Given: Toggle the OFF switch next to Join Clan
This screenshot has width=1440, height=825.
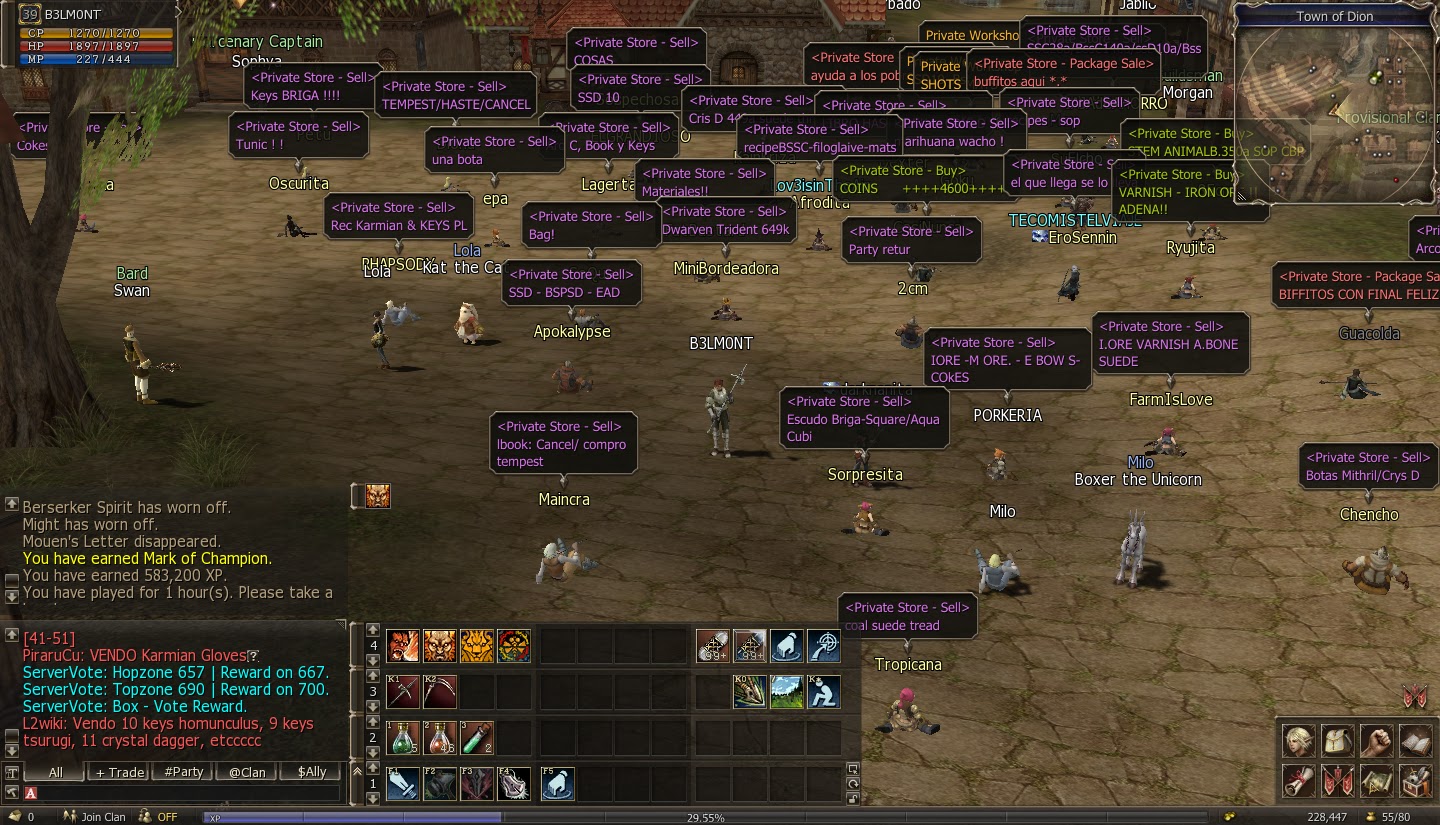Looking at the screenshot, I should (x=160, y=816).
